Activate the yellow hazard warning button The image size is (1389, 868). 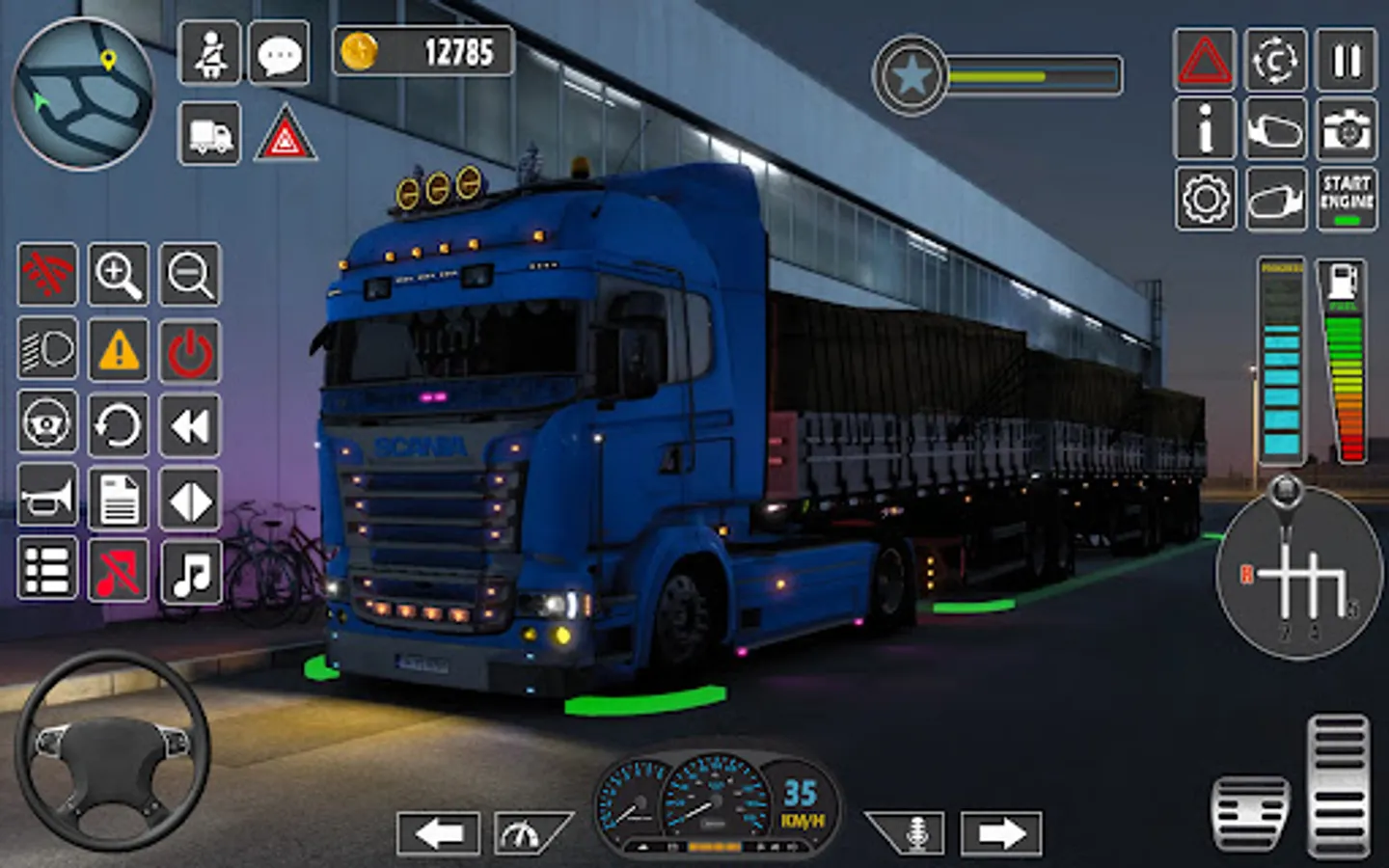pyautogui.click(x=119, y=349)
